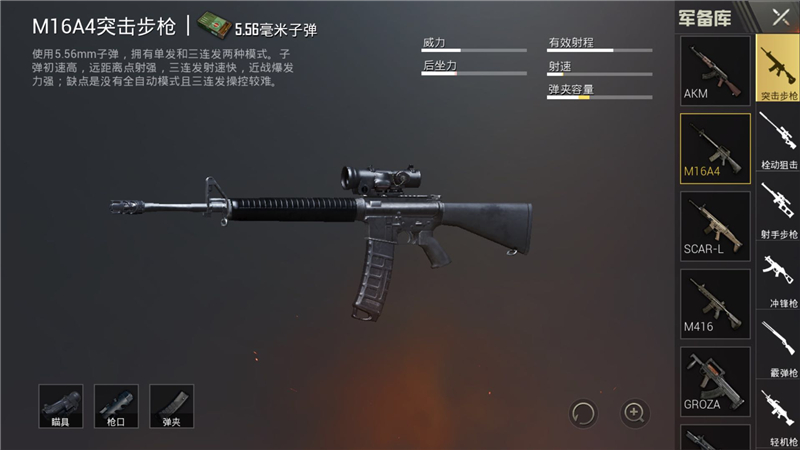The width and height of the screenshot is (800, 450).
Task: Select the SCAR-L rifle tile
Action: click(714, 226)
